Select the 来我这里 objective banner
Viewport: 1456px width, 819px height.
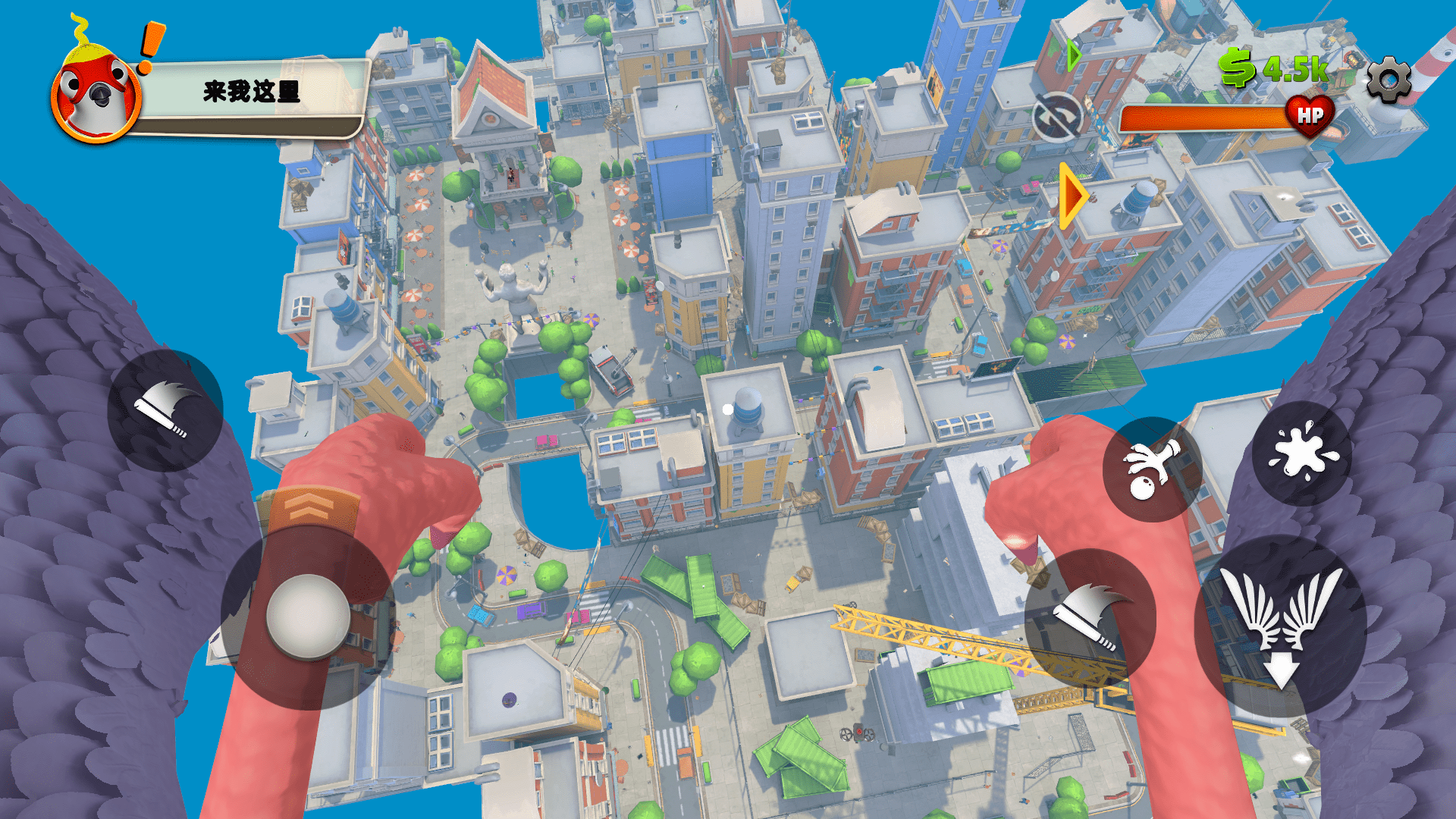pyautogui.click(x=251, y=93)
